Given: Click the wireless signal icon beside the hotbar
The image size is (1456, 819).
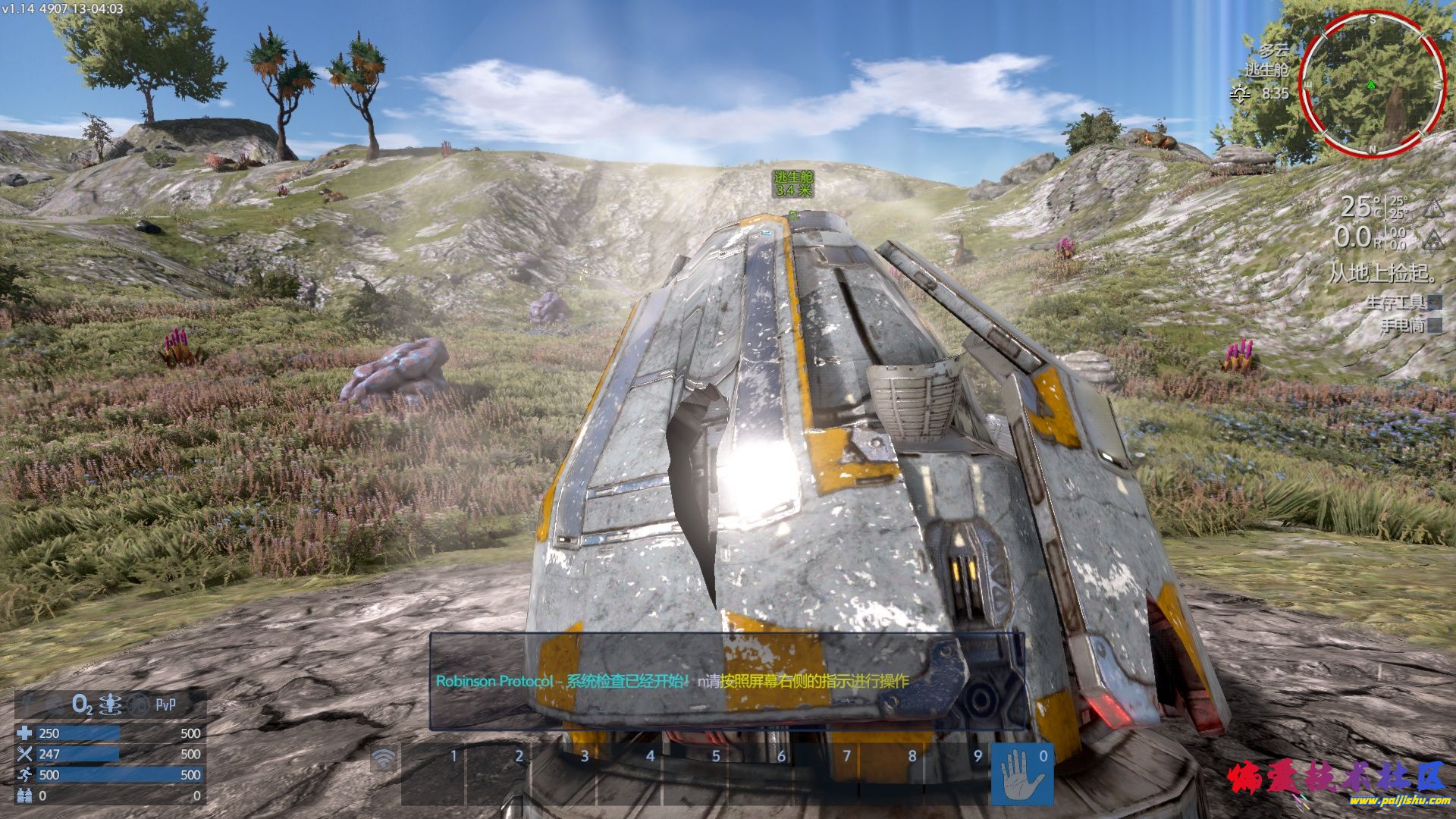Looking at the screenshot, I should point(384,758).
